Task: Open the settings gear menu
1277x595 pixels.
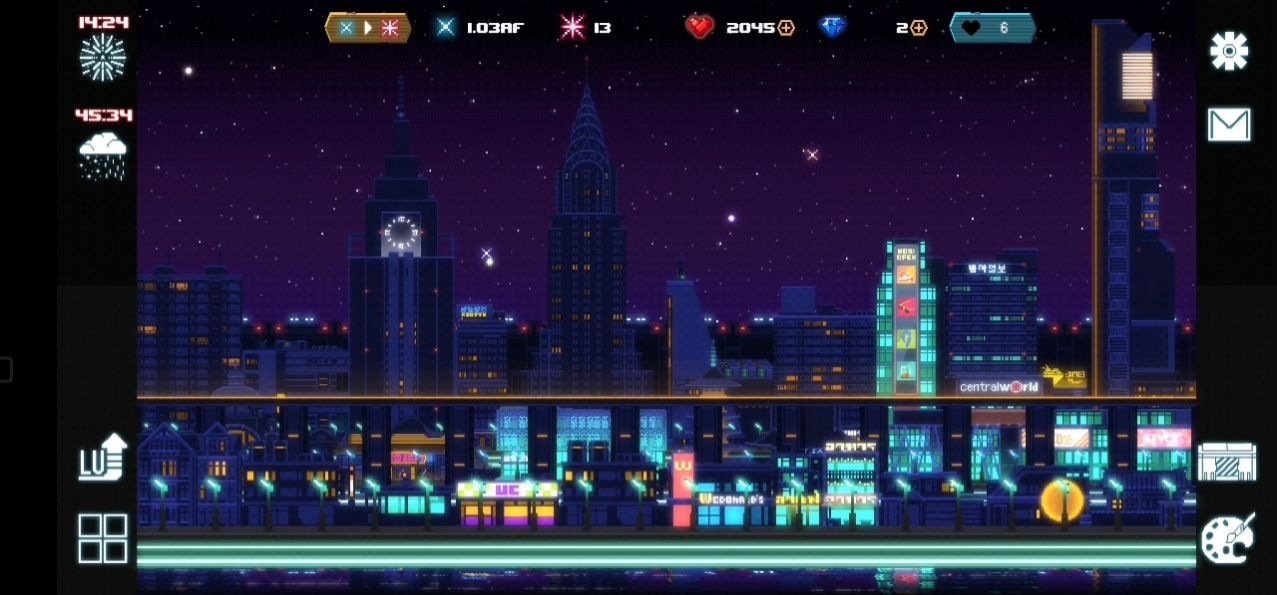Action: click(x=1228, y=51)
